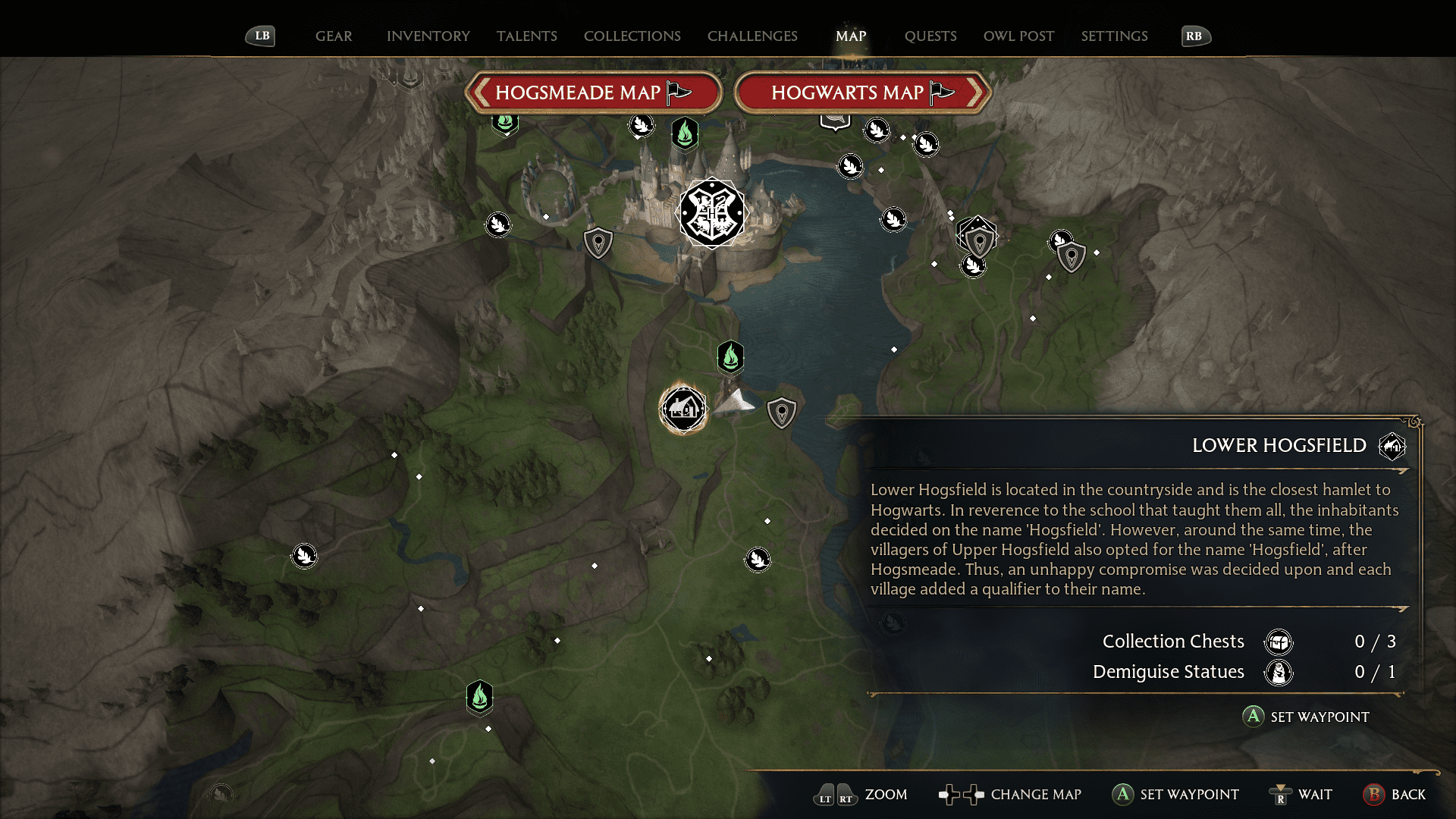Click the Collection Chests icon in the info panel
1456x819 pixels.
point(1278,641)
